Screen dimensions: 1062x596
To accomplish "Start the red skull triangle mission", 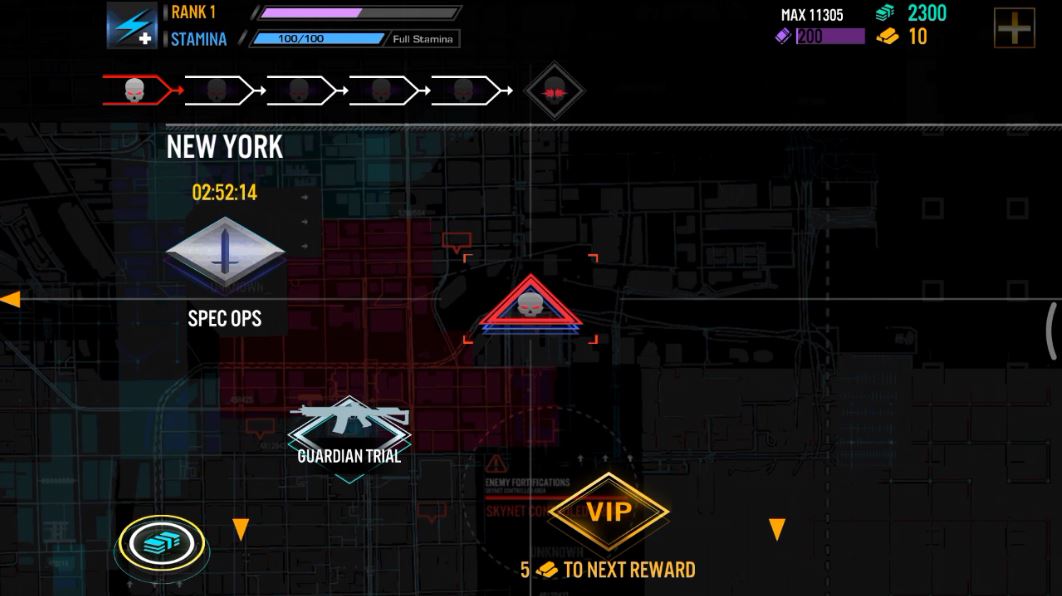I will click(x=530, y=304).
